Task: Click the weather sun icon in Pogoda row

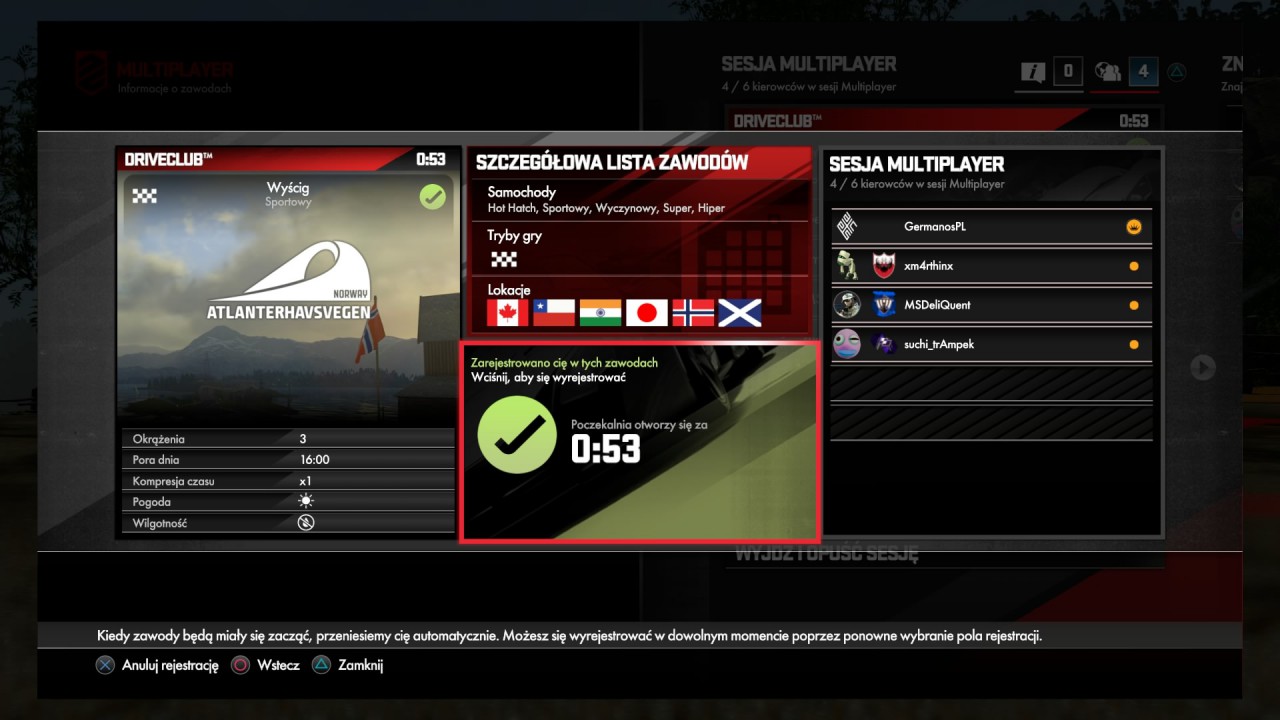Action: click(305, 501)
